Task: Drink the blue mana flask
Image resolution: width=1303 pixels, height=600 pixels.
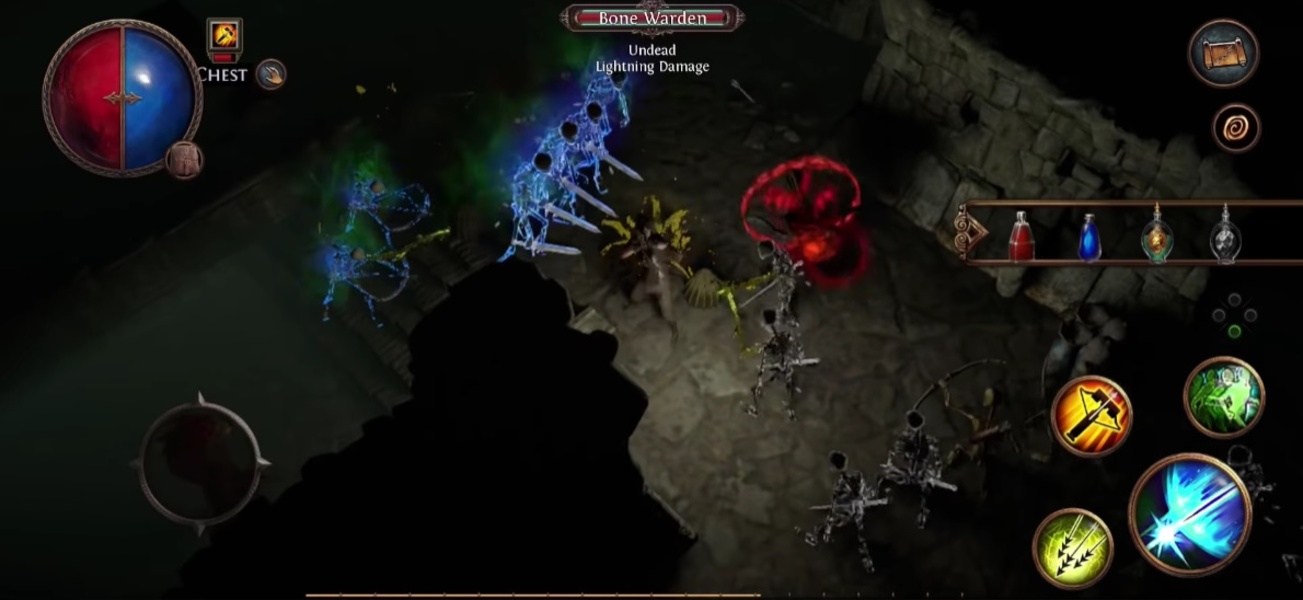Action: (x=1090, y=237)
